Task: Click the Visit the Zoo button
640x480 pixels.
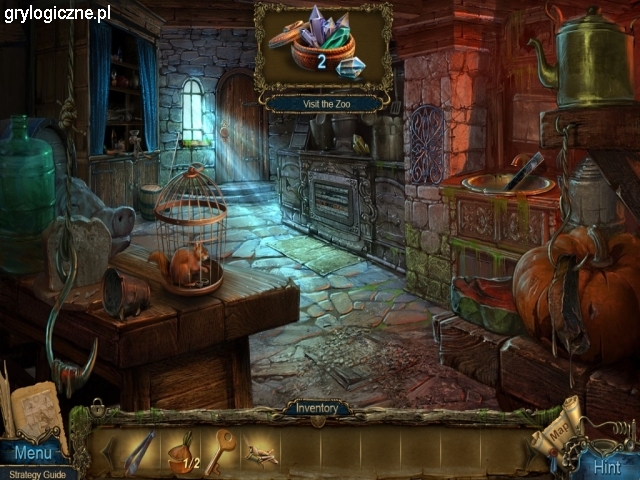Action: [323, 103]
